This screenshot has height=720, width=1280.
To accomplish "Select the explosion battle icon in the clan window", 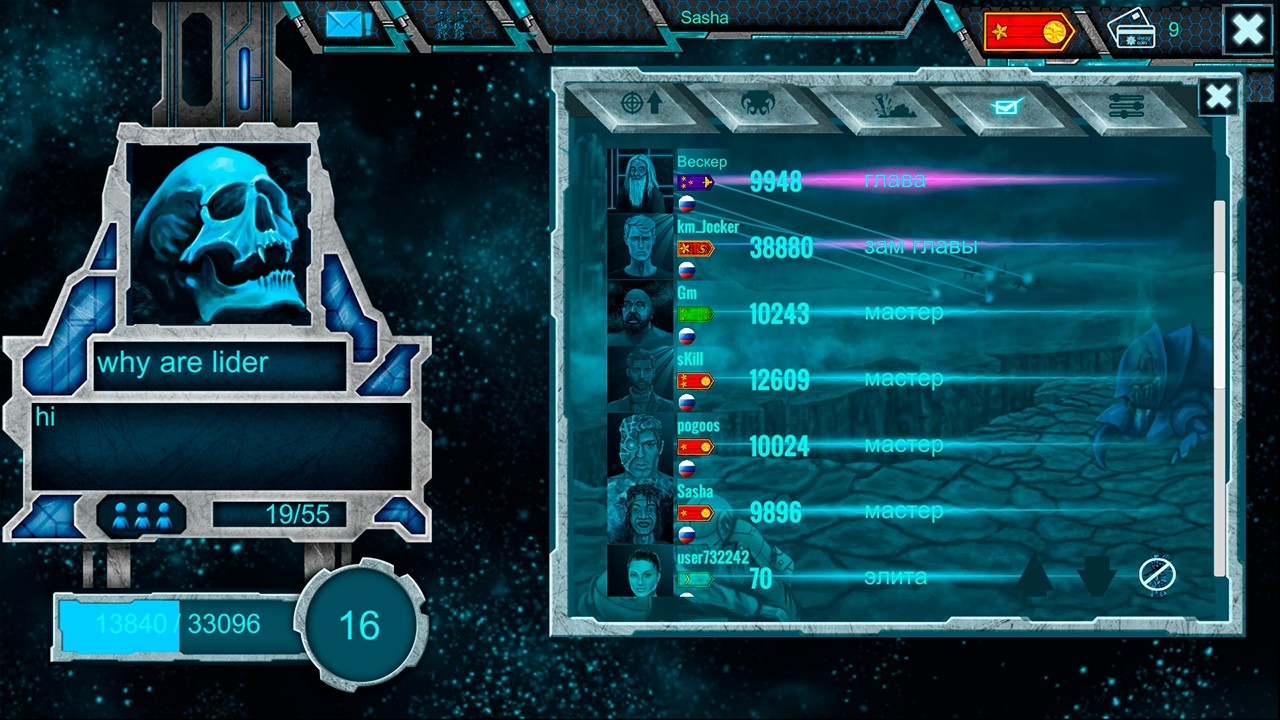I will pos(890,104).
